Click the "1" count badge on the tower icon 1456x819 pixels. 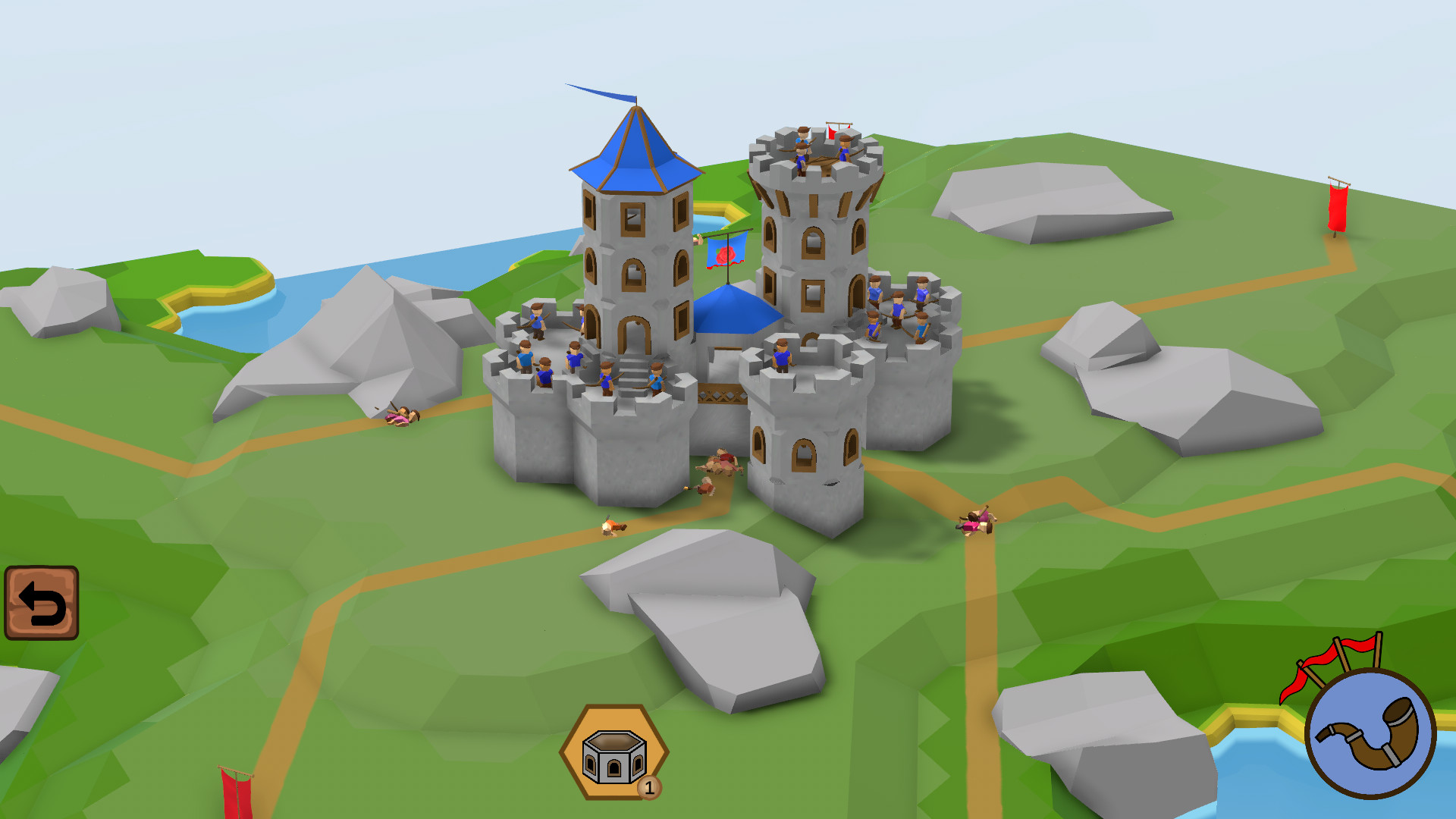tap(651, 788)
